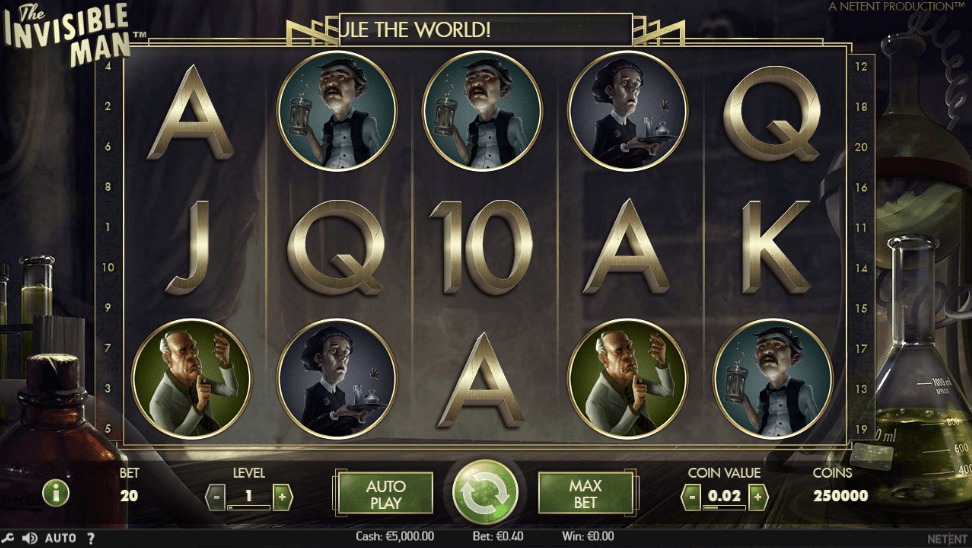Open help with the question mark
This screenshot has width=972, height=548.
90,538
